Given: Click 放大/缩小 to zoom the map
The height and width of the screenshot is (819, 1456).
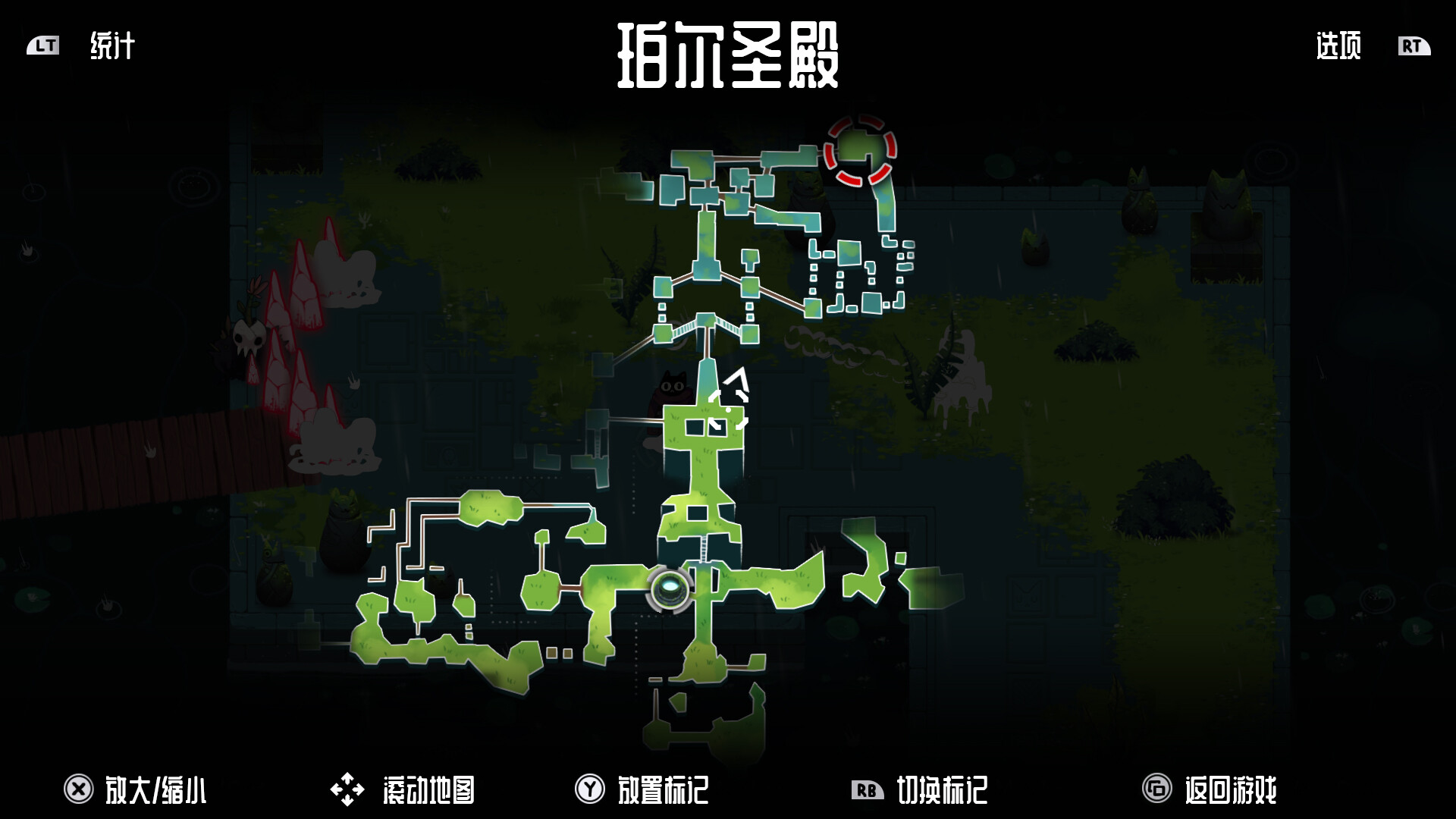Looking at the screenshot, I should [158, 789].
